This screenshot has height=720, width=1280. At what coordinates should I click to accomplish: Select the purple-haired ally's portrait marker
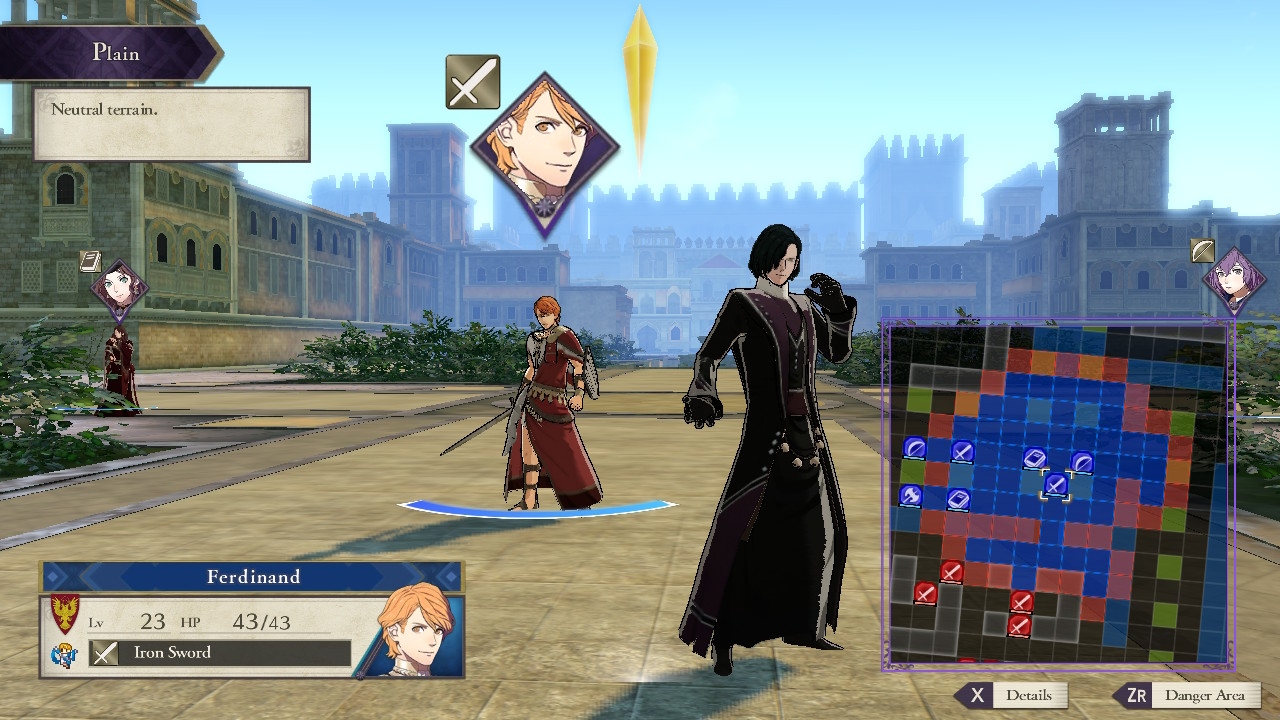[x=1234, y=280]
